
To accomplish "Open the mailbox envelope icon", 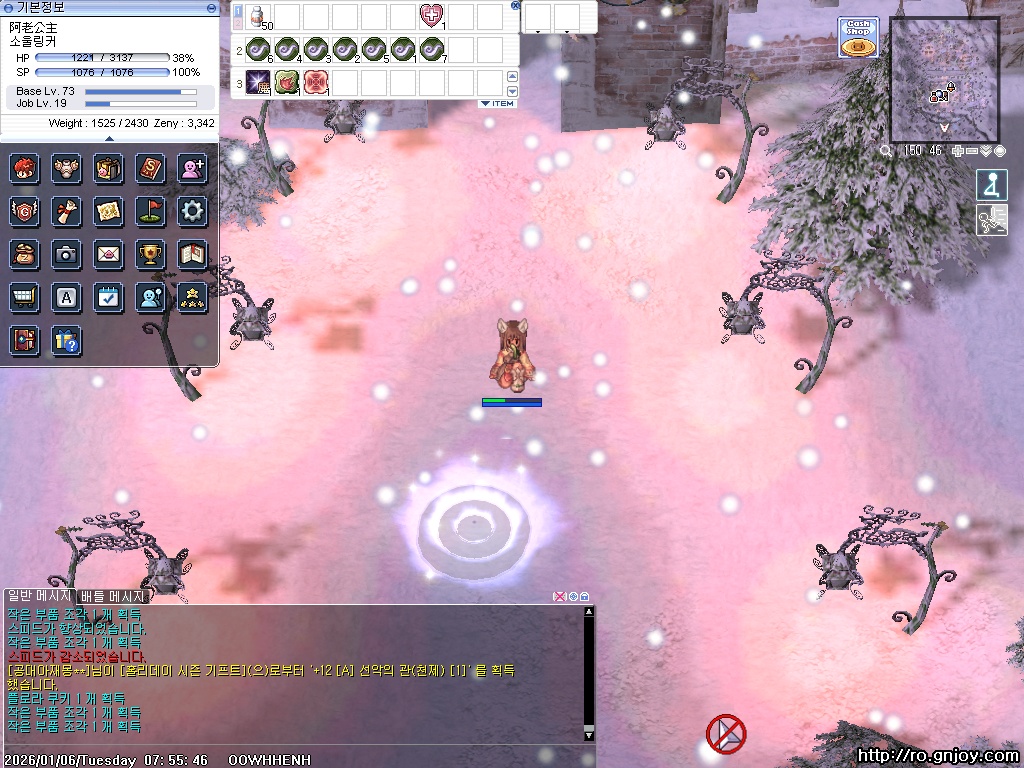I will click(x=108, y=254).
